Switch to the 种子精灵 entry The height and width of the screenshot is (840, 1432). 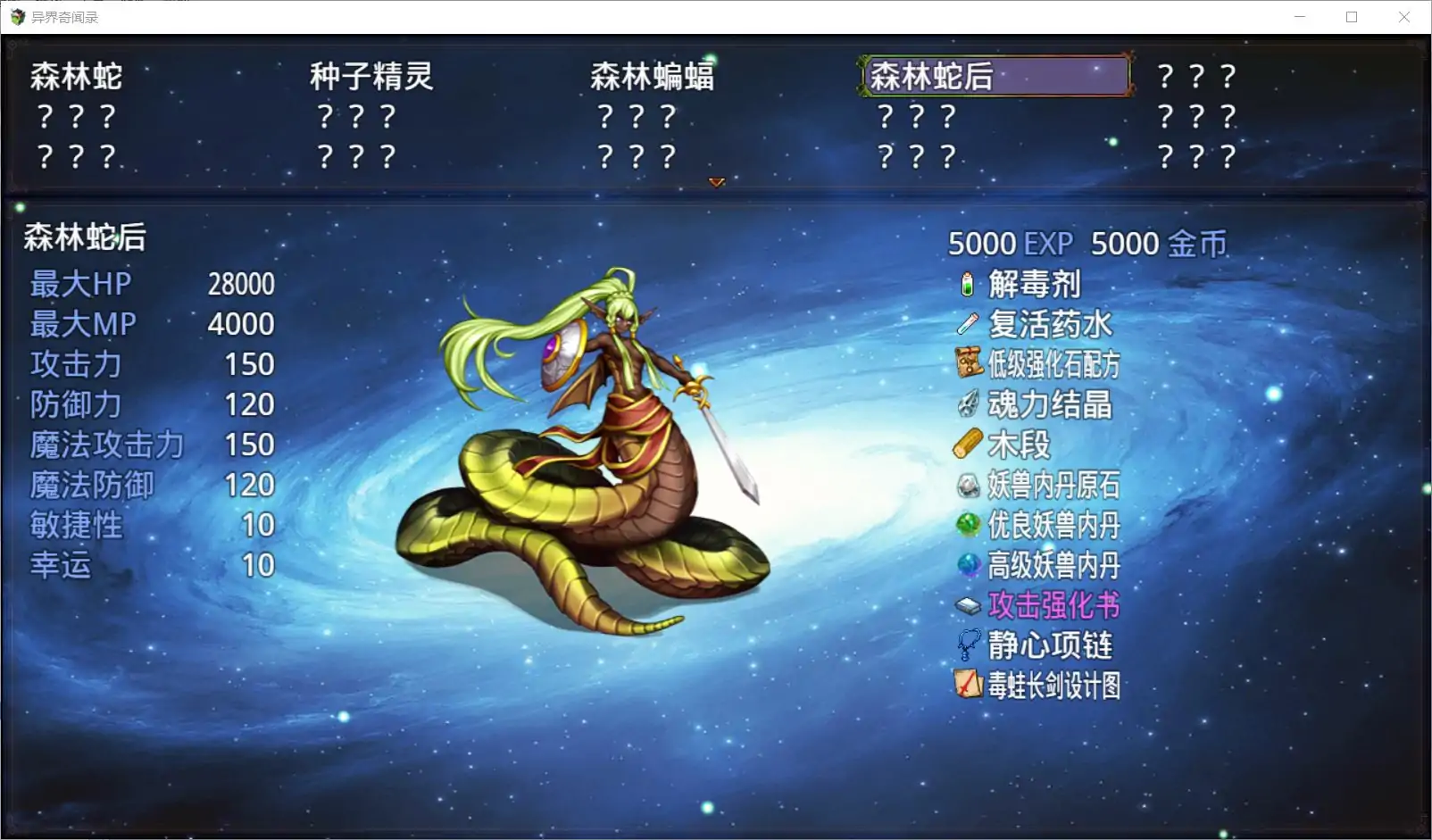tap(371, 77)
